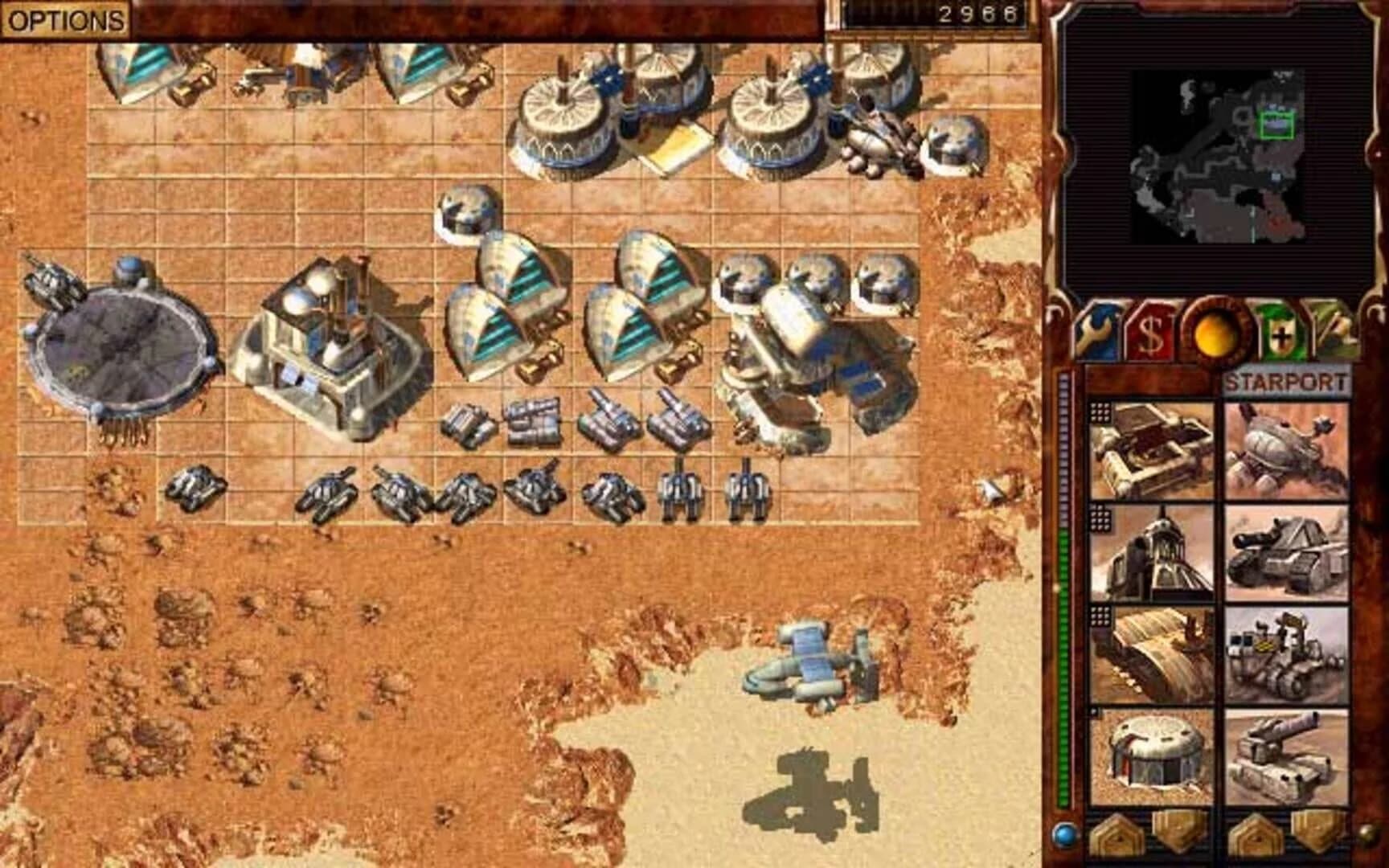Select the Repair wrench icon
This screenshot has width=1389, height=868.
[x=1094, y=331]
